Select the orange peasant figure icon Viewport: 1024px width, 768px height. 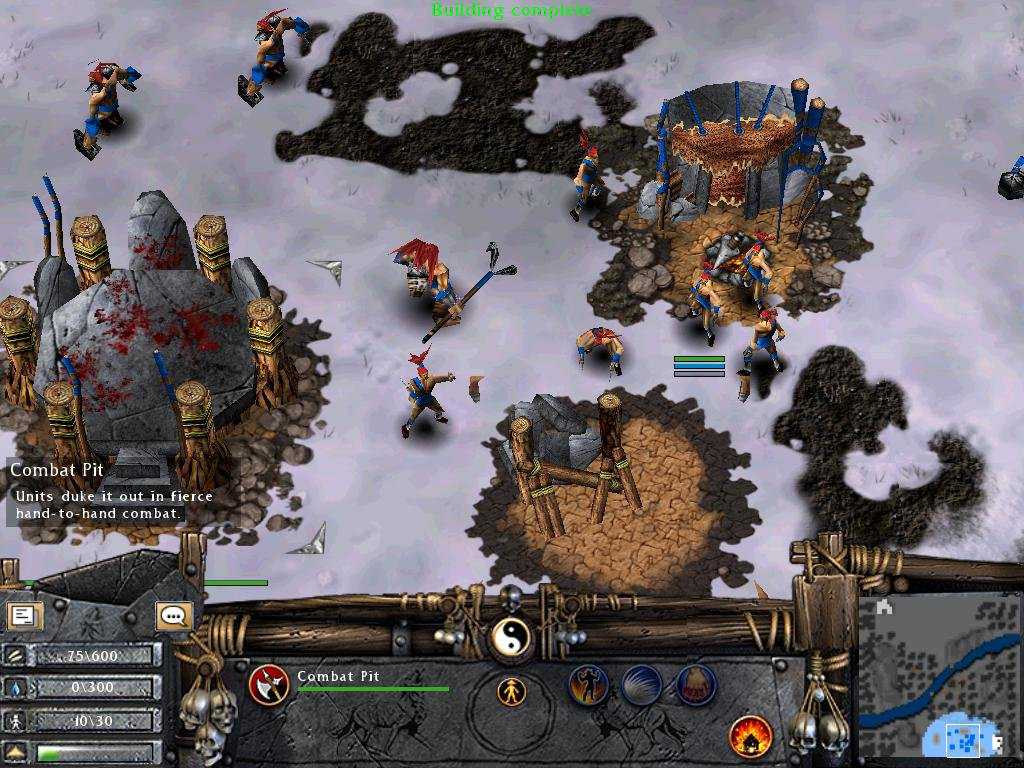tap(511, 691)
